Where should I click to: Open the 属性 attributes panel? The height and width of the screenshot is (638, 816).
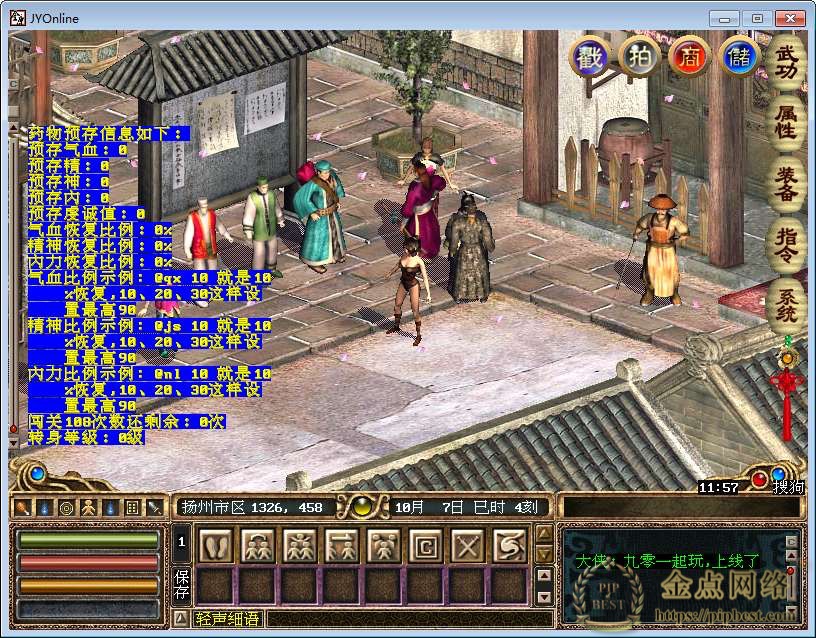pos(787,121)
